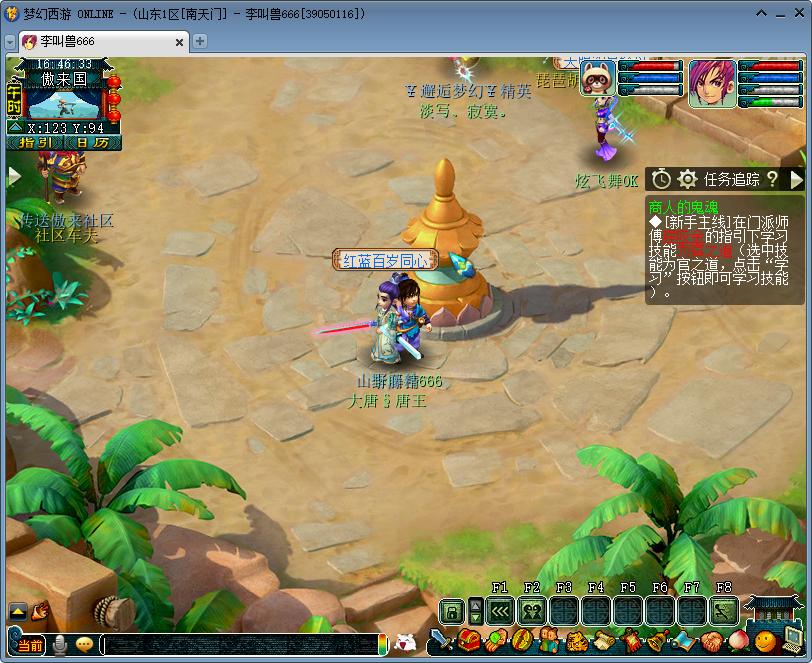Open the gear settings in quest tracker
The image size is (812, 663).
[687, 179]
